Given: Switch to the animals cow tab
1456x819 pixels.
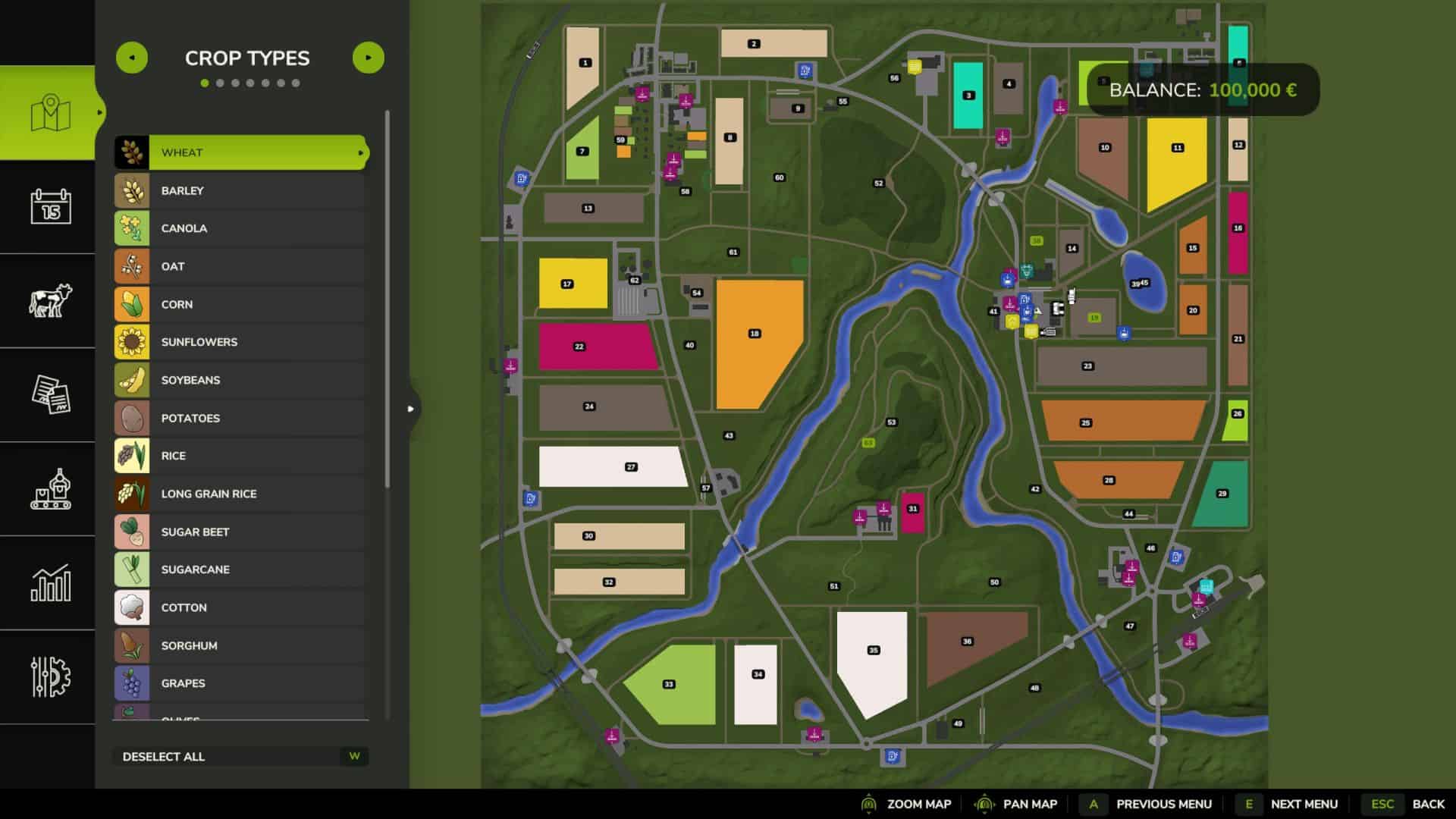Looking at the screenshot, I should (50, 300).
